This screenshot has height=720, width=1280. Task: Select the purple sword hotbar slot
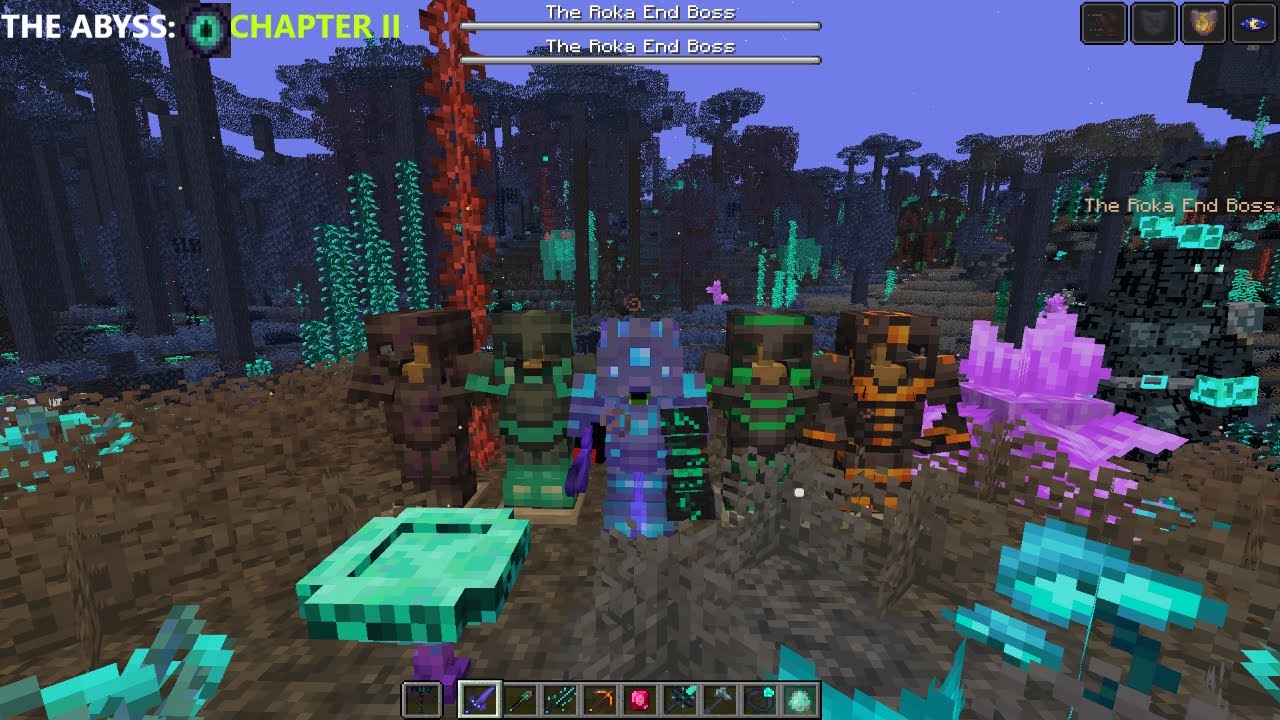point(479,699)
